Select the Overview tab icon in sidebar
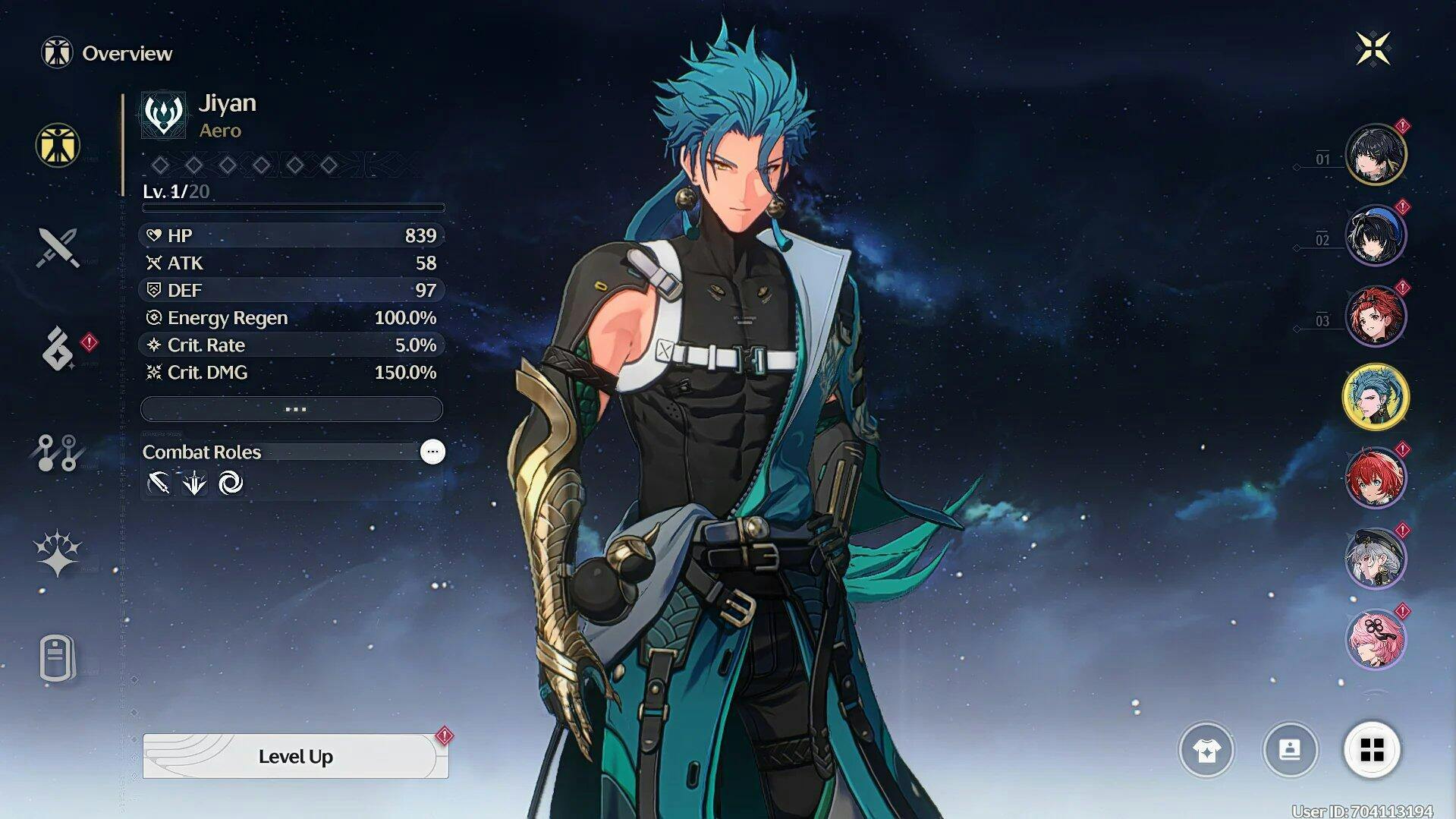 click(58, 145)
